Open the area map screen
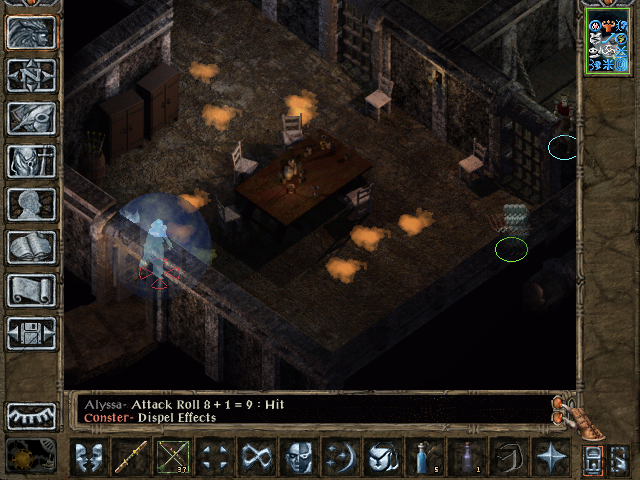Screen dimensions: 640x480 [x=32, y=75]
